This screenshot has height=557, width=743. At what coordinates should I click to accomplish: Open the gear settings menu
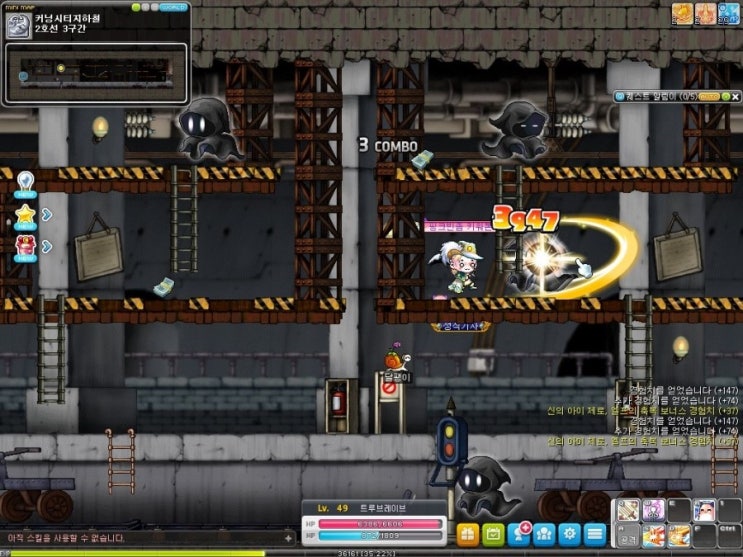click(x=570, y=534)
